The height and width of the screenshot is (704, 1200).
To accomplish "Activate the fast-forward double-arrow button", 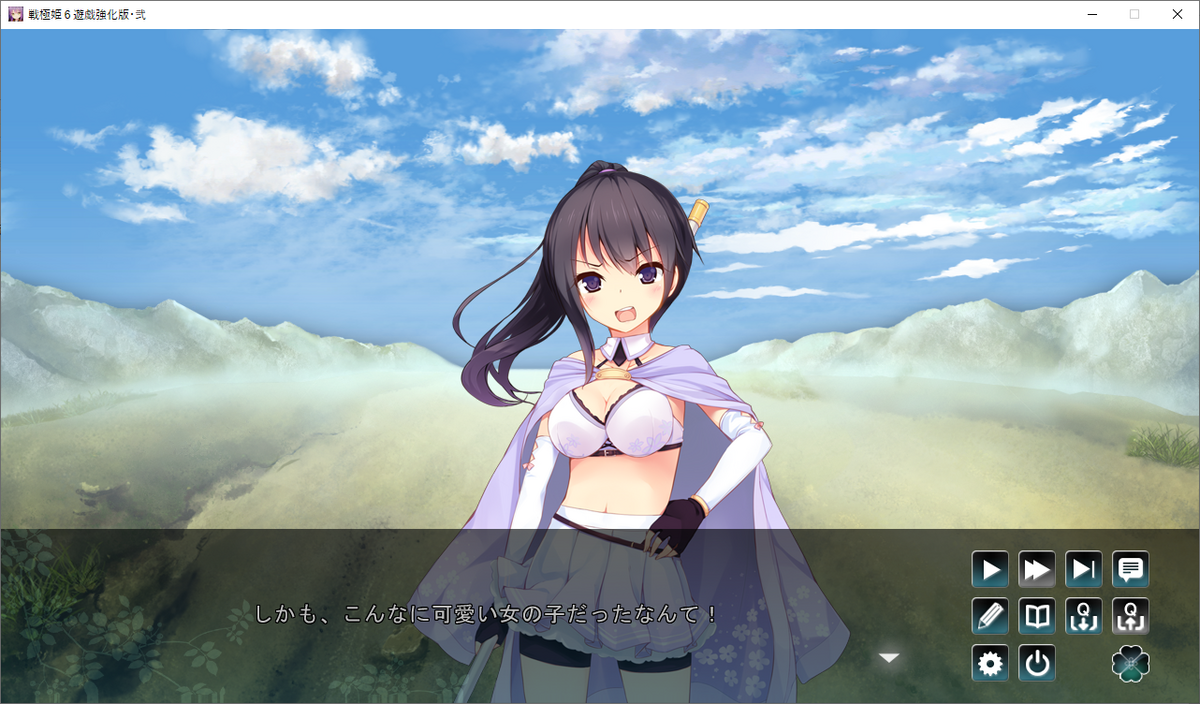I will 1037,570.
